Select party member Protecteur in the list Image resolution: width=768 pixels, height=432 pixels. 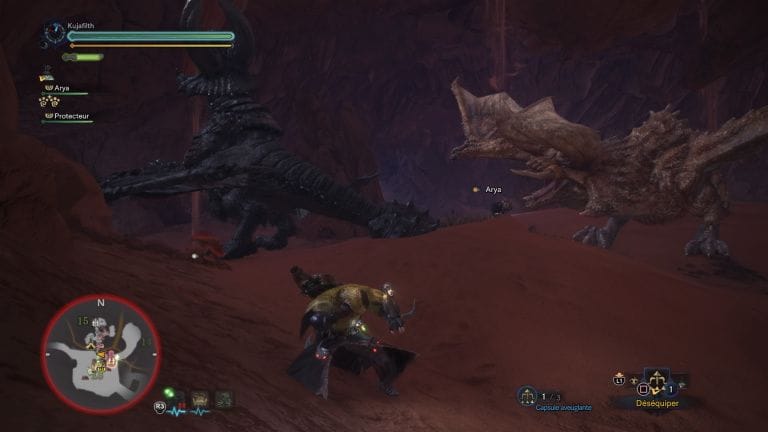click(x=68, y=115)
